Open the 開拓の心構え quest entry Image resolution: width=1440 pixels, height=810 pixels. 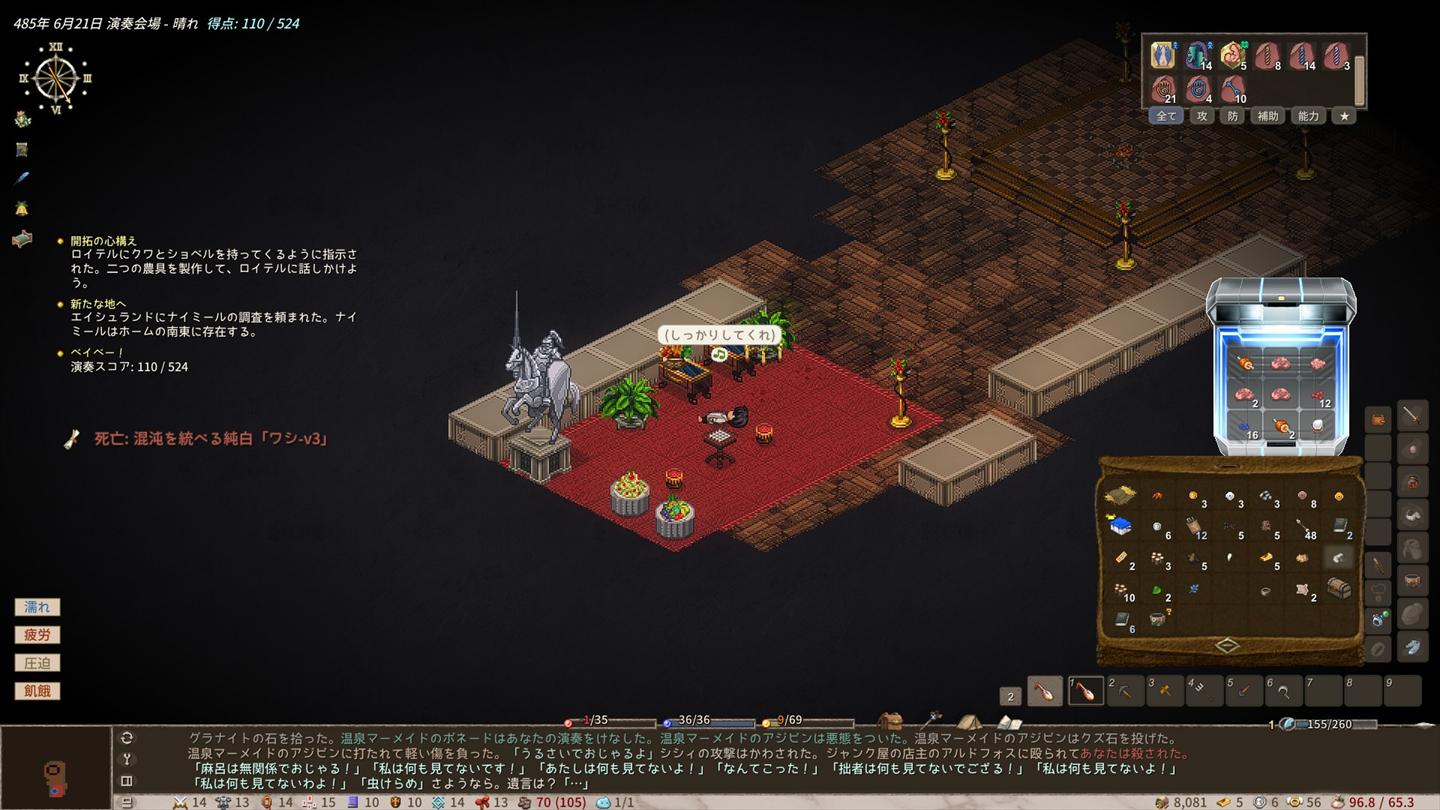click(104, 241)
